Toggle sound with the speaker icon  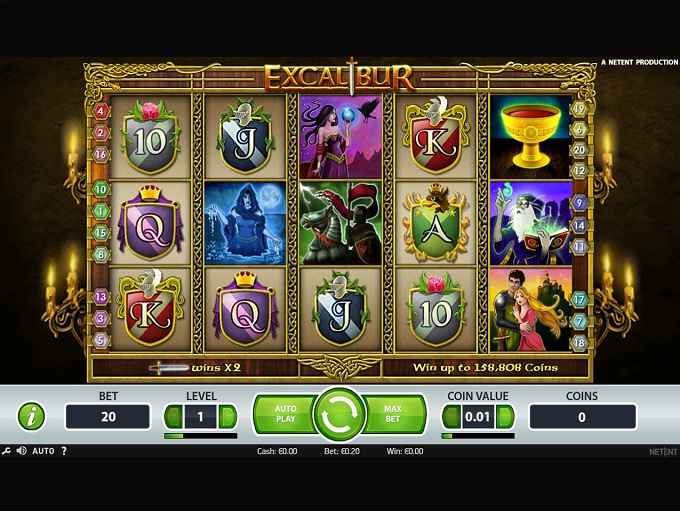coord(21,451)
